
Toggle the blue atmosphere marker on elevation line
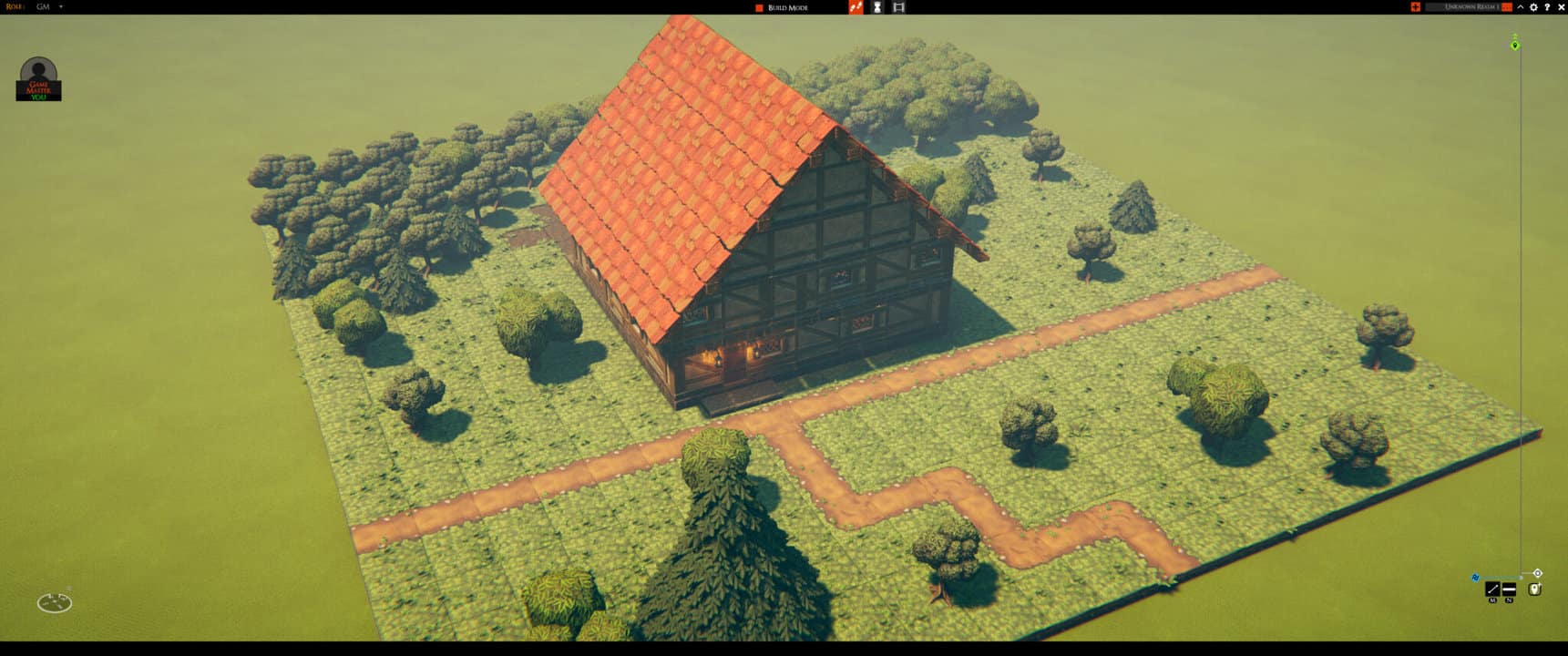click(x=1475, y=578)
